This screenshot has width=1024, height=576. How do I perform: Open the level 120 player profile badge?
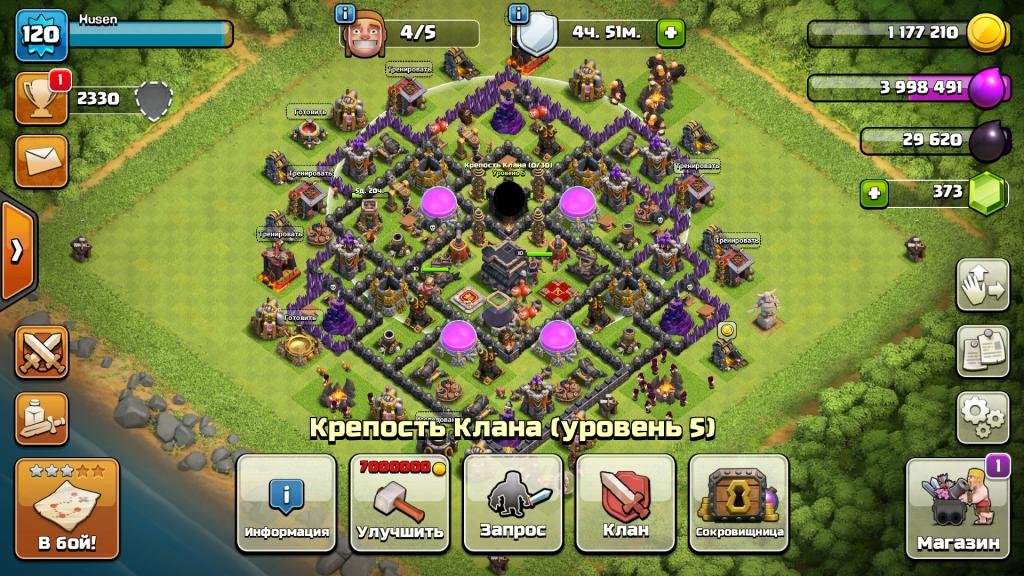40,35
